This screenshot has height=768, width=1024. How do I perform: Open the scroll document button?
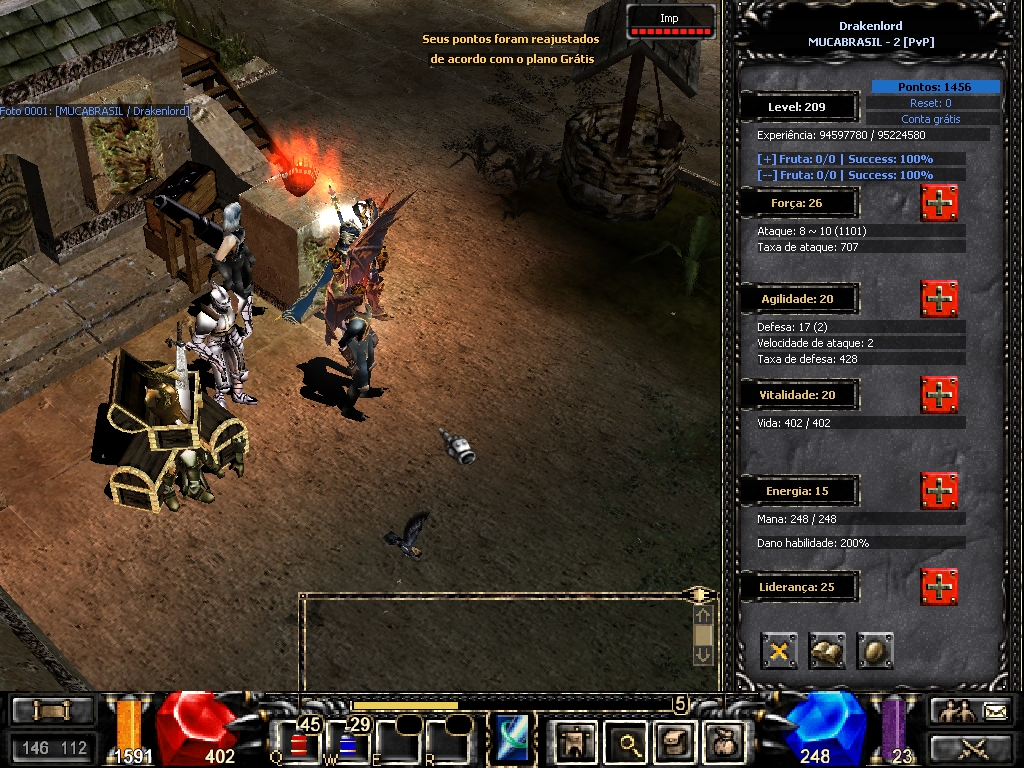pyautogui.click(x=674, y=741)
